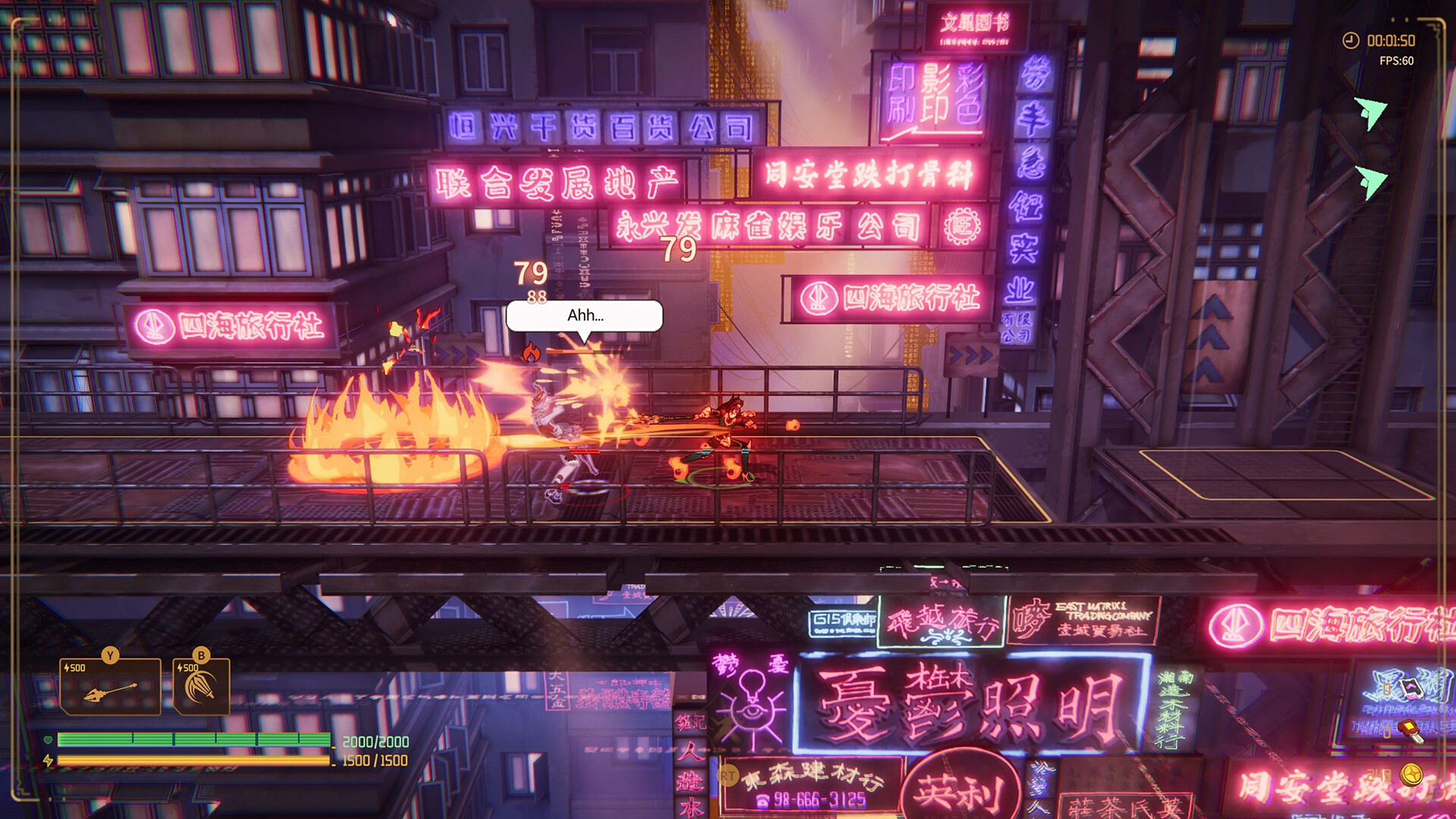Click the purple chip collectible icon
The height and width of the screenshot is (819, 1456).
(1411, 689)
